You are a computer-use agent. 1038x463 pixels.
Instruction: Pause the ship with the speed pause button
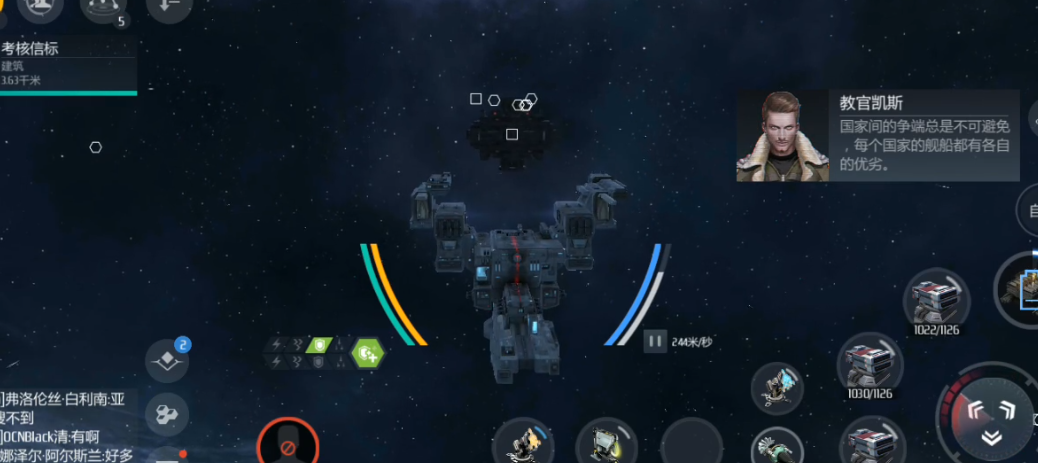tap(655, 341)
